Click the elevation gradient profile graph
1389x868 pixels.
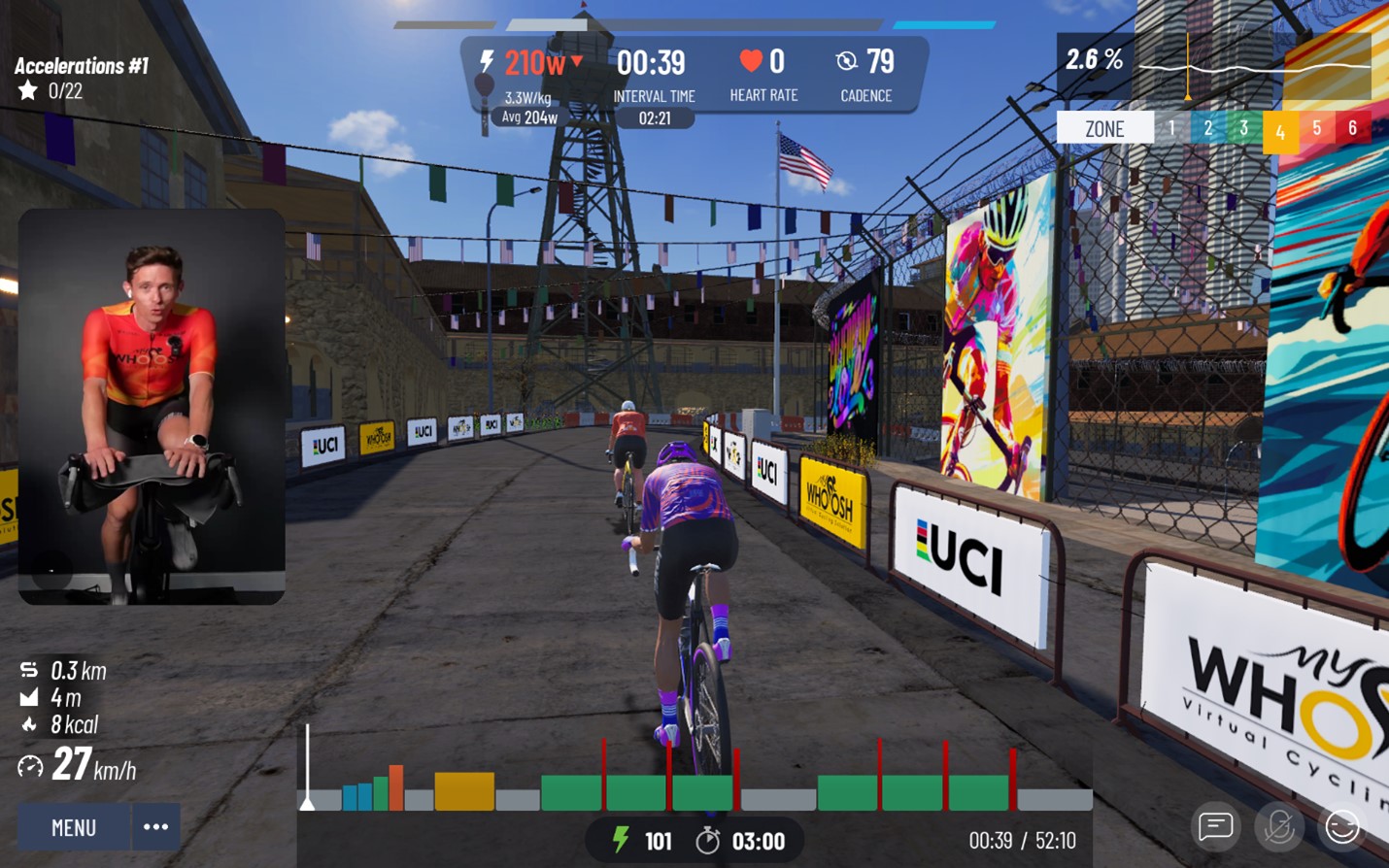tap(1252, 67)
